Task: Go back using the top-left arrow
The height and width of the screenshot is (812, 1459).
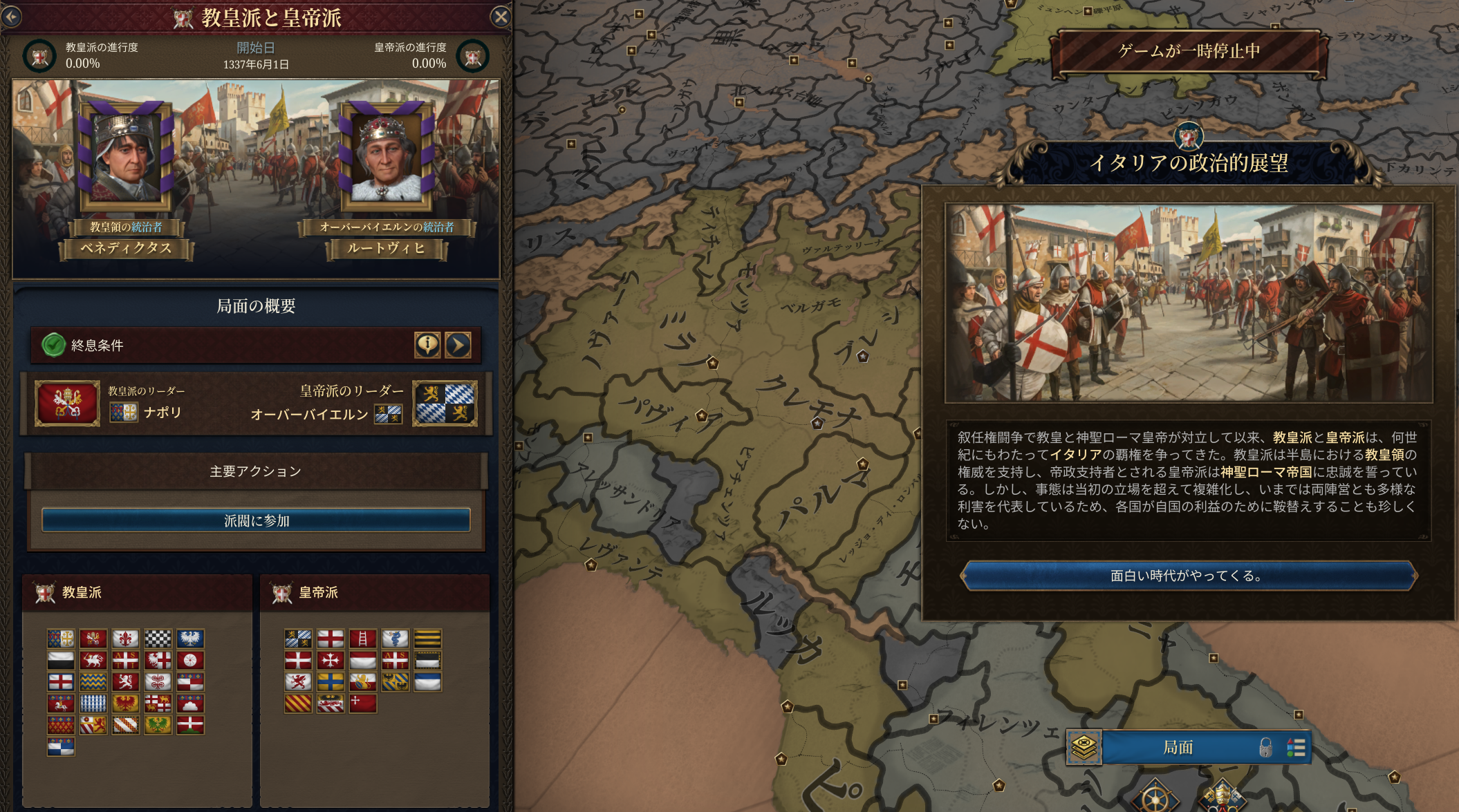Action: tap(11, 17)
